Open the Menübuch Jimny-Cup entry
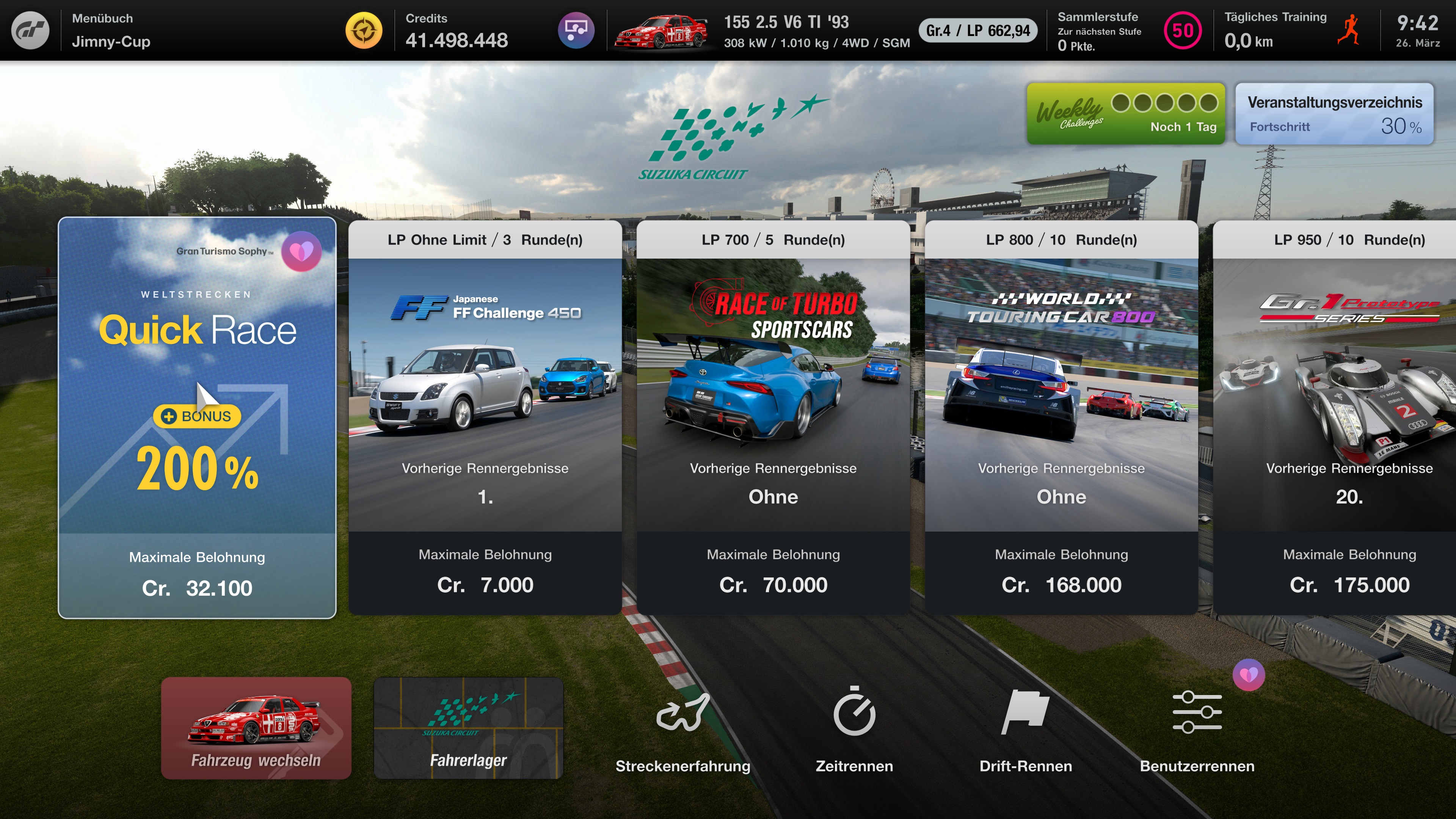1456x819 pixels. [111, 30]
